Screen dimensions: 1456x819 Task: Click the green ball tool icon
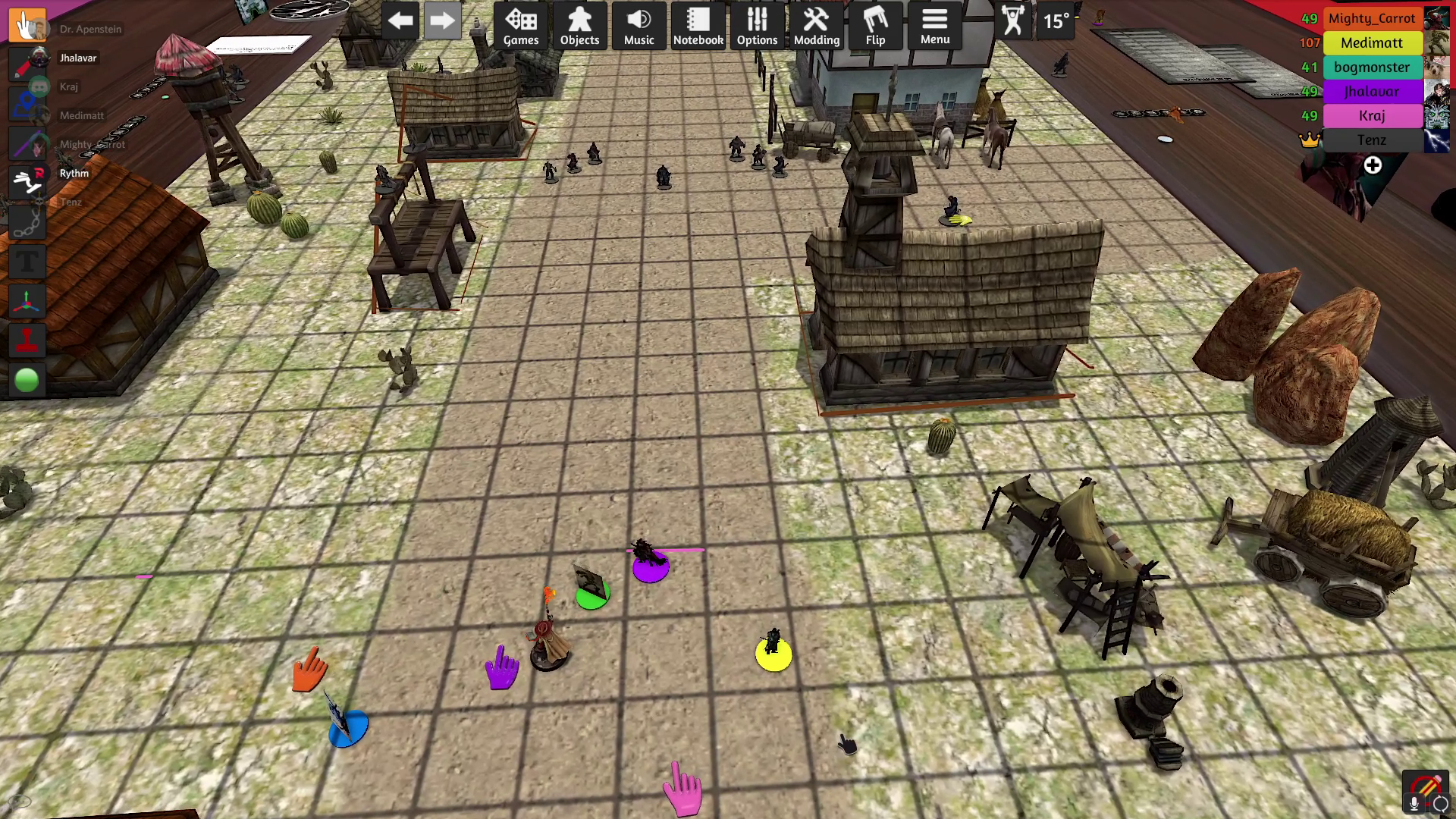coord(27,380)
